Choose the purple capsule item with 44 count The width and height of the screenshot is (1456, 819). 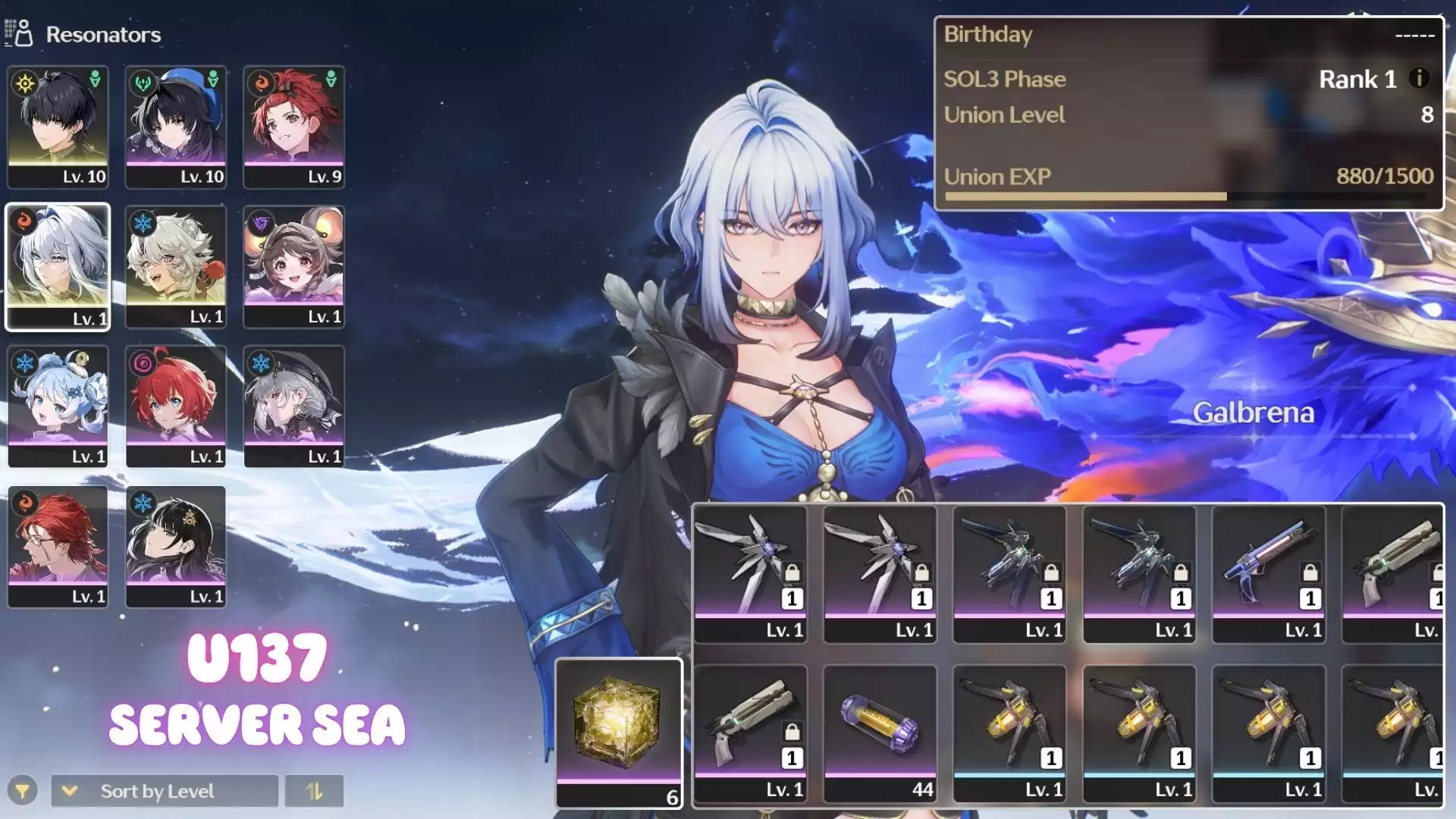pyautogui.click(x=880, y=733)
